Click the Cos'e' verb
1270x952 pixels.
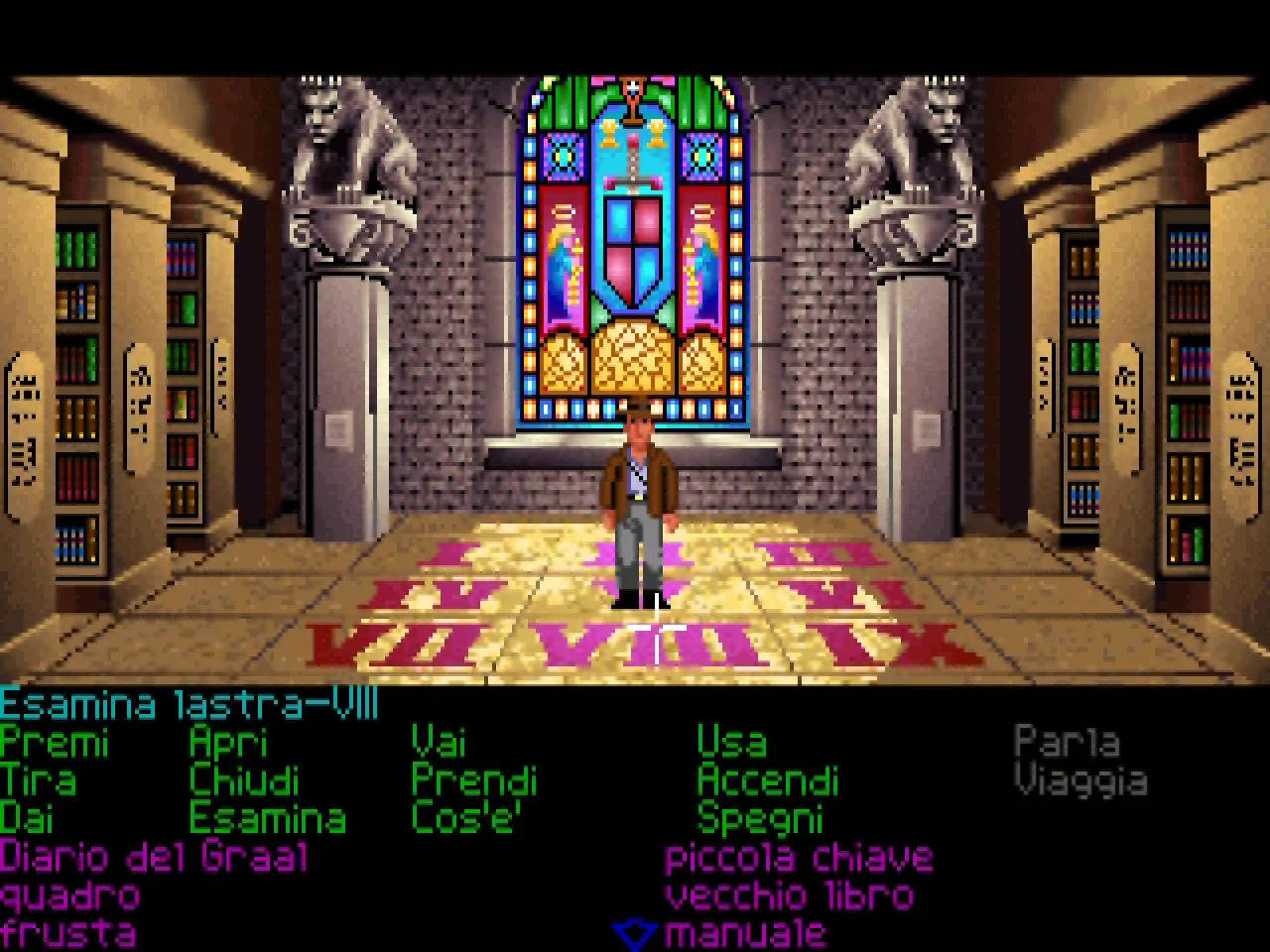466,819
